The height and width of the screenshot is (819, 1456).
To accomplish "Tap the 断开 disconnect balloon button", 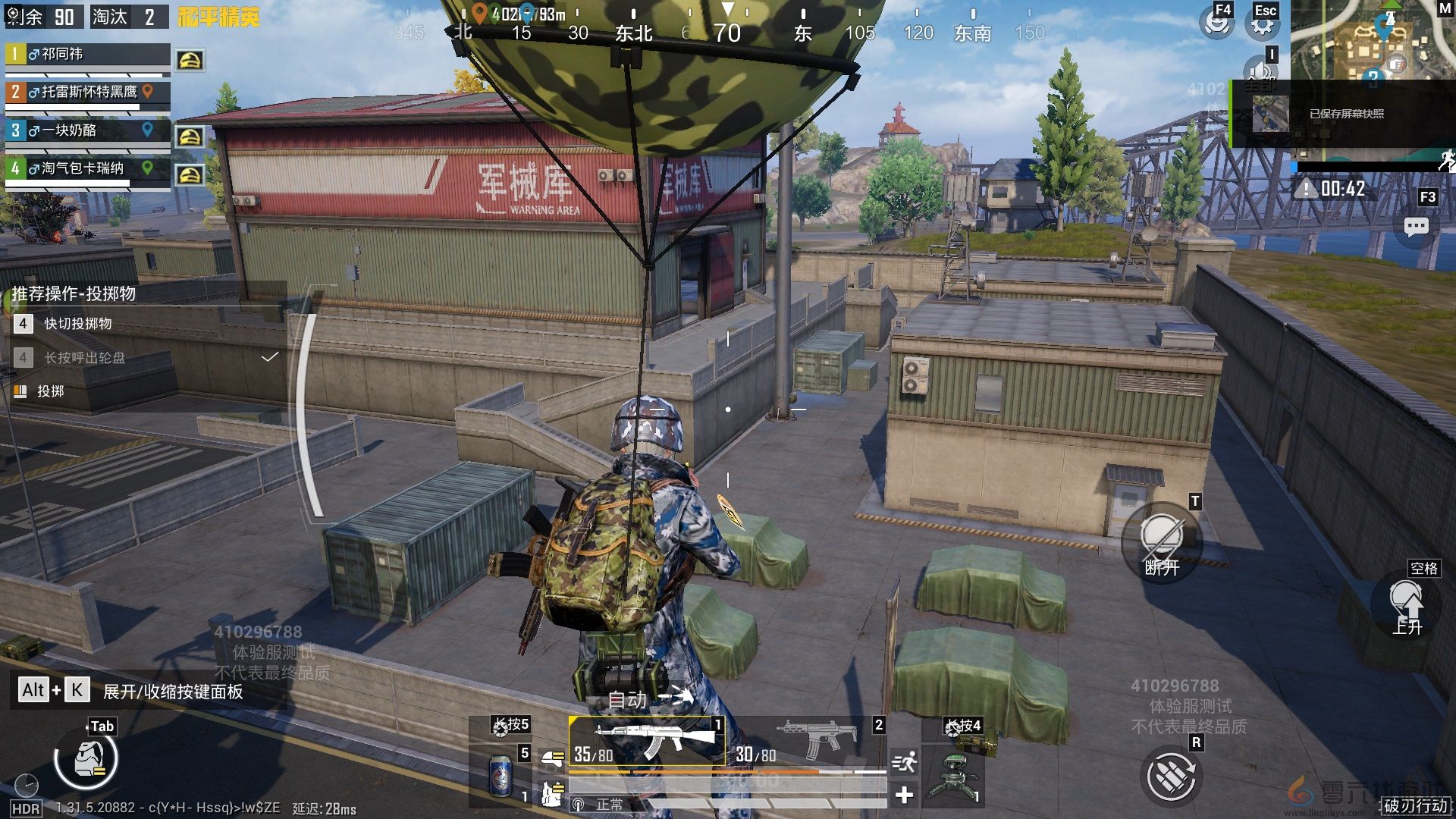I will (1161, 543).
